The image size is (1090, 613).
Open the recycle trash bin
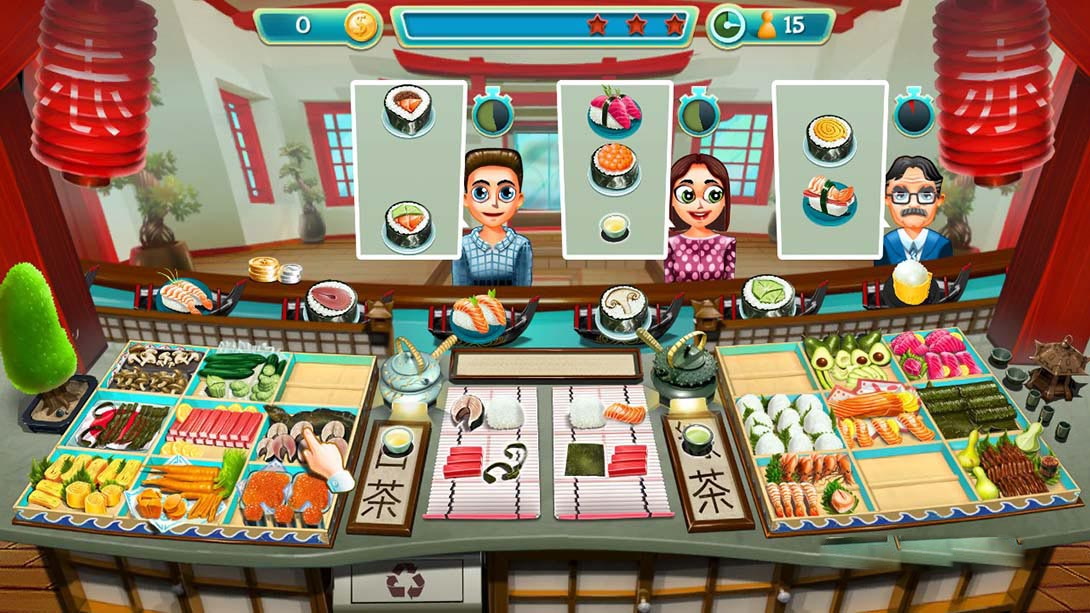[406, 582]
